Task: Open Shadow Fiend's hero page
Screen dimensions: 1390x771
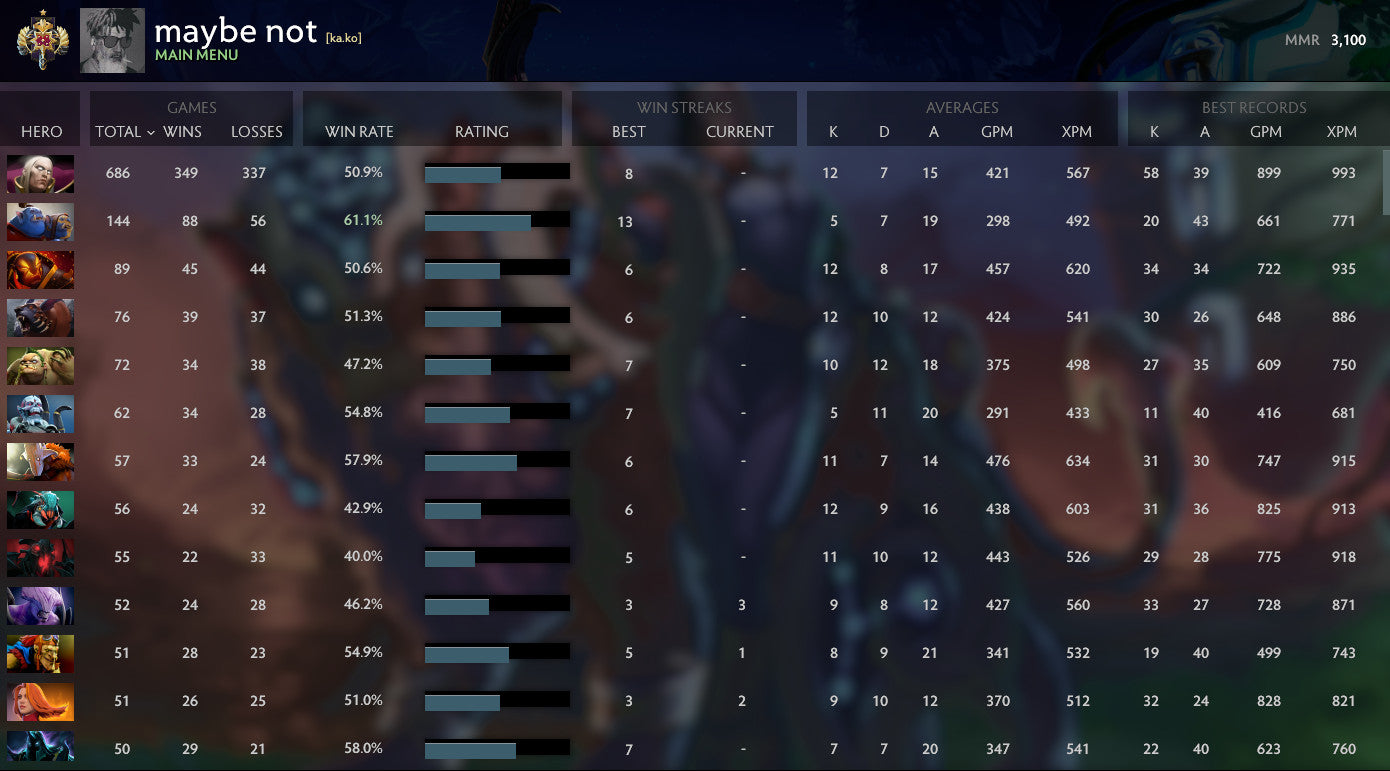Action: pos(40,557)
